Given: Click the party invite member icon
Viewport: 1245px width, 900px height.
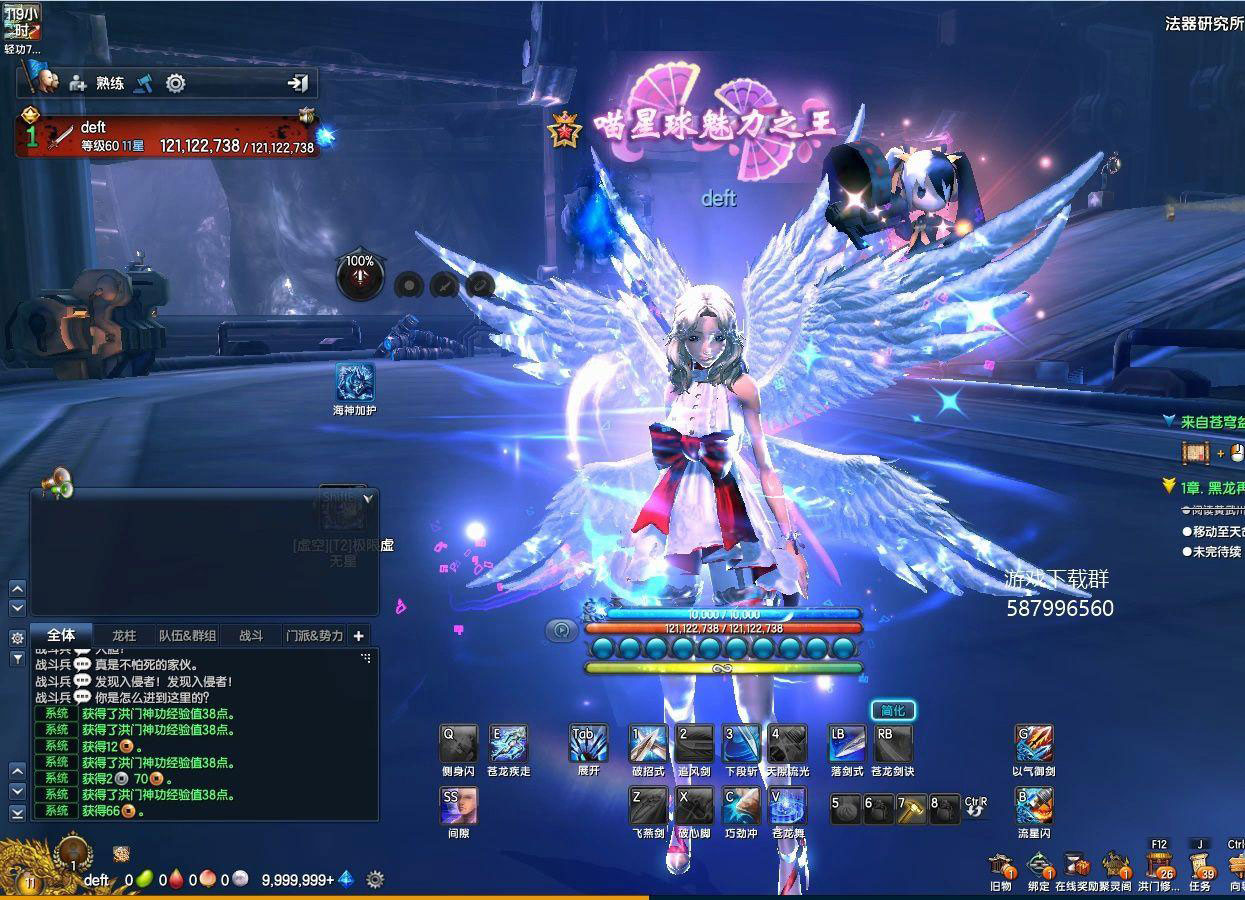Looking at the screenshot, I should pyautogui.click(x=77, y=83).
